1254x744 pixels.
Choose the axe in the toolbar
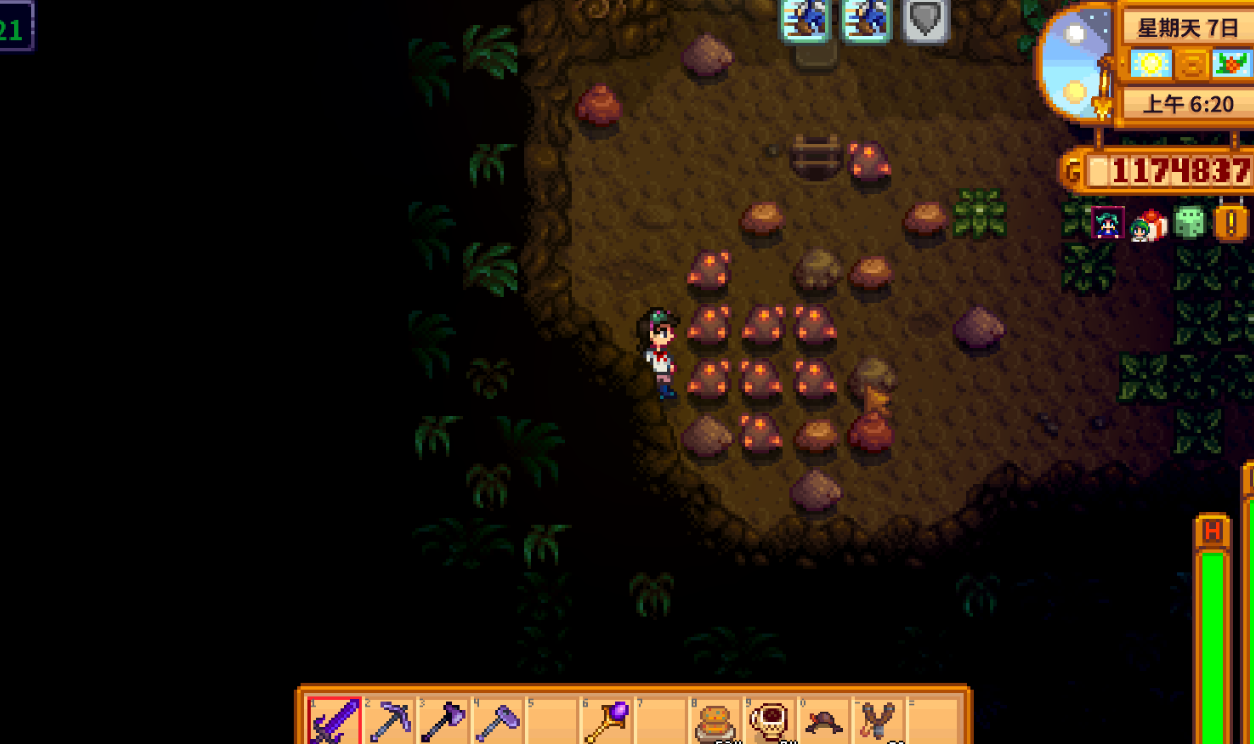point(443,720)
